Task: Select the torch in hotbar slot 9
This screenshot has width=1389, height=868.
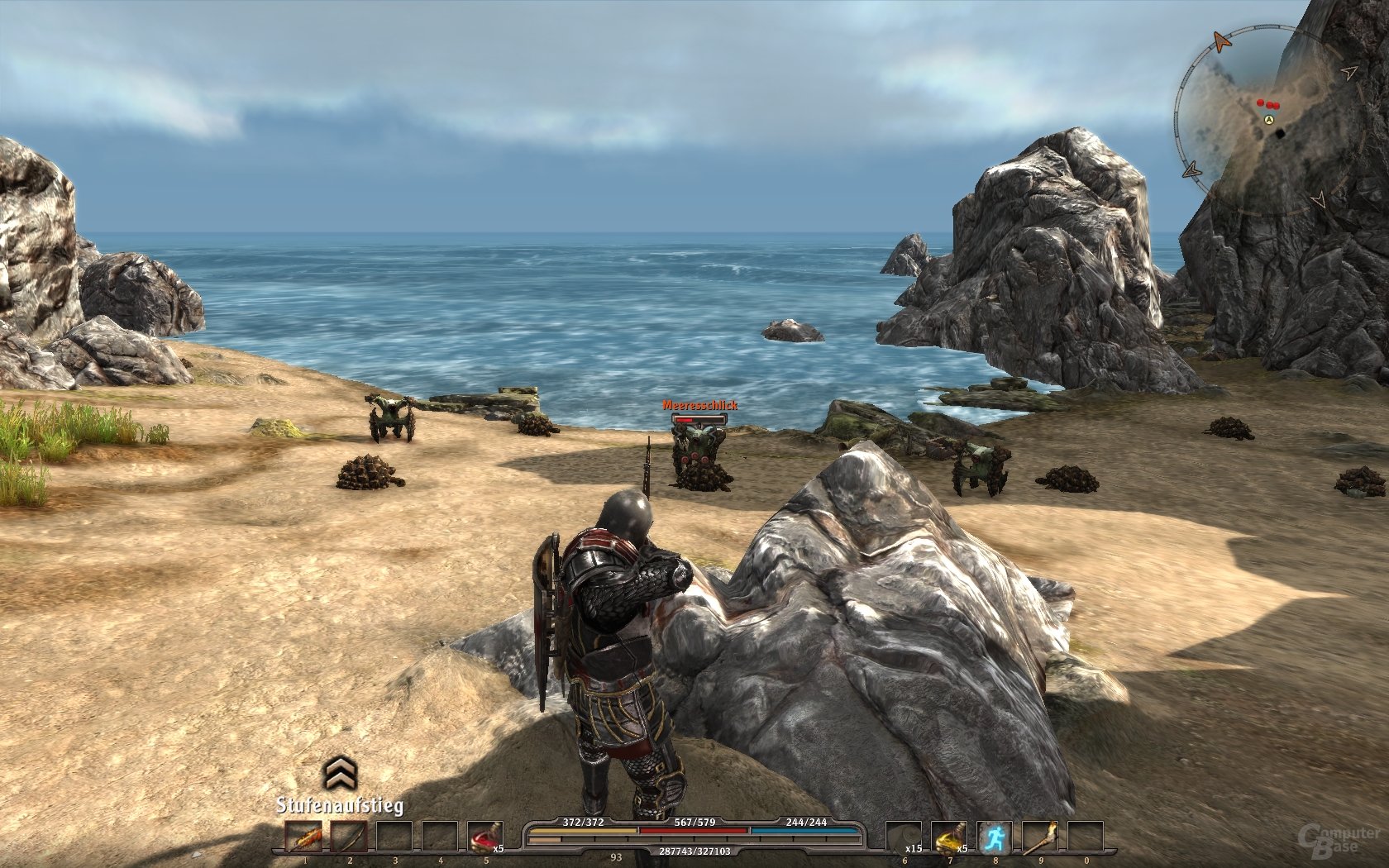Action: point(1039,837)
